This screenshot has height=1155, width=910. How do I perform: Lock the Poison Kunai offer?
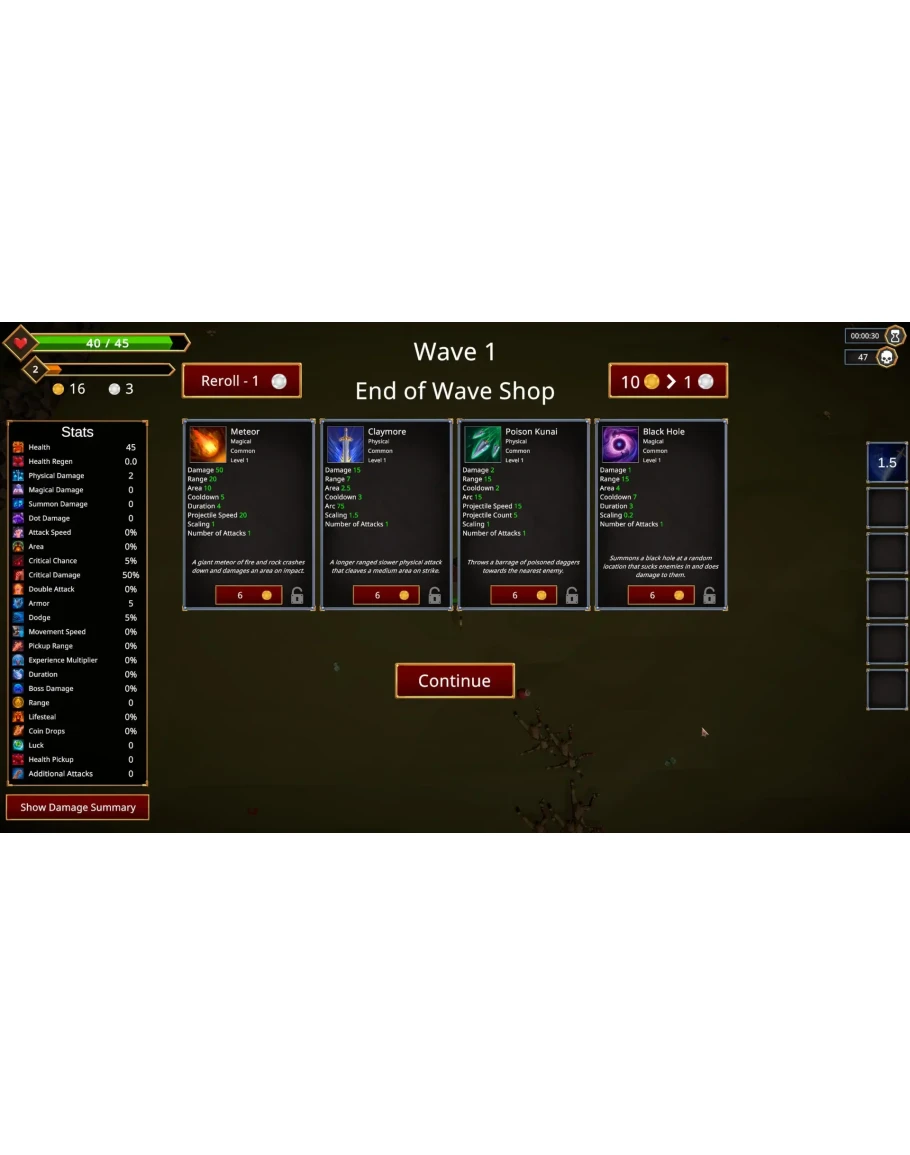coord(572,596)
